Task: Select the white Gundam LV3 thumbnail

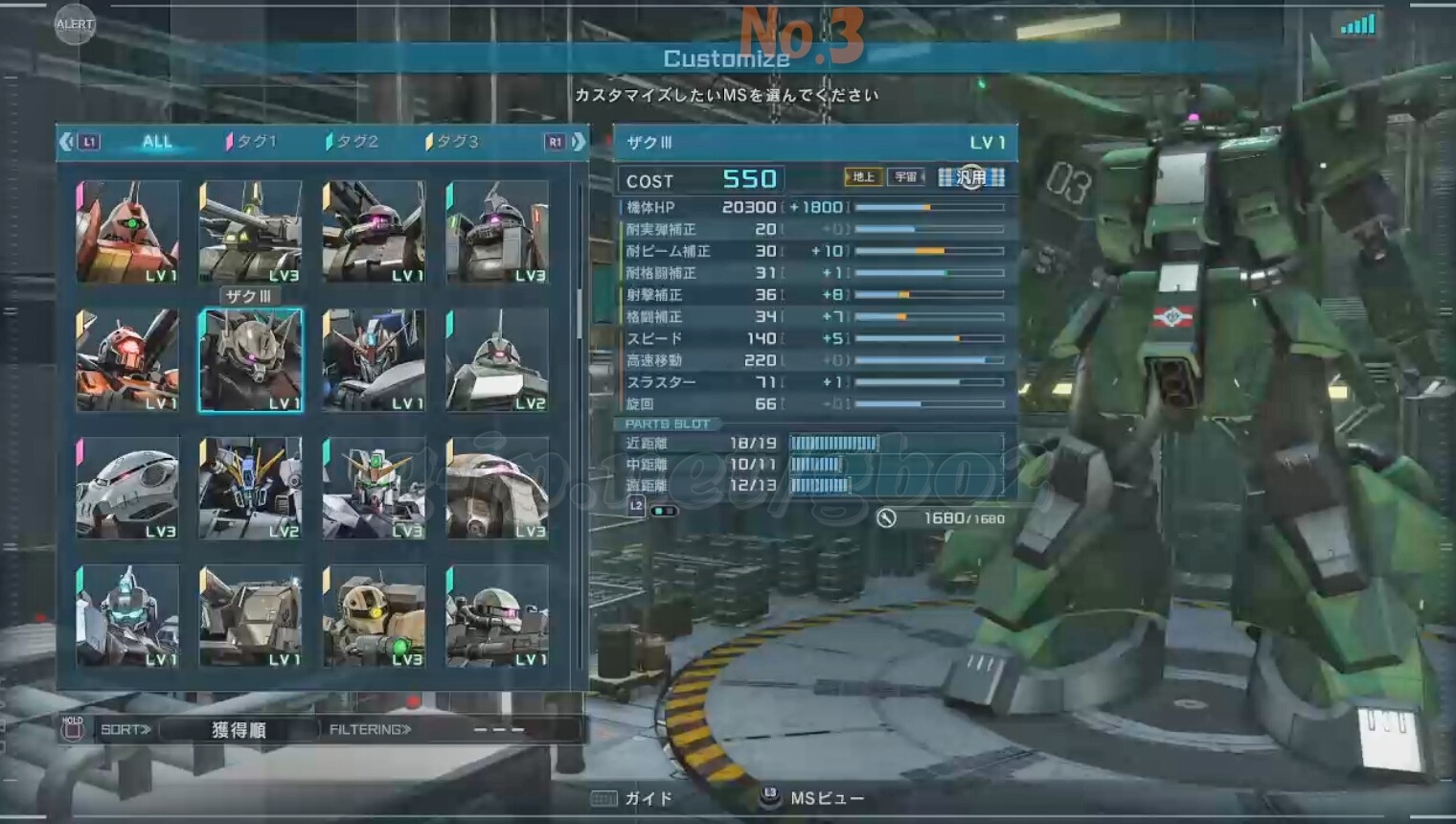Action: coord(375,488)
